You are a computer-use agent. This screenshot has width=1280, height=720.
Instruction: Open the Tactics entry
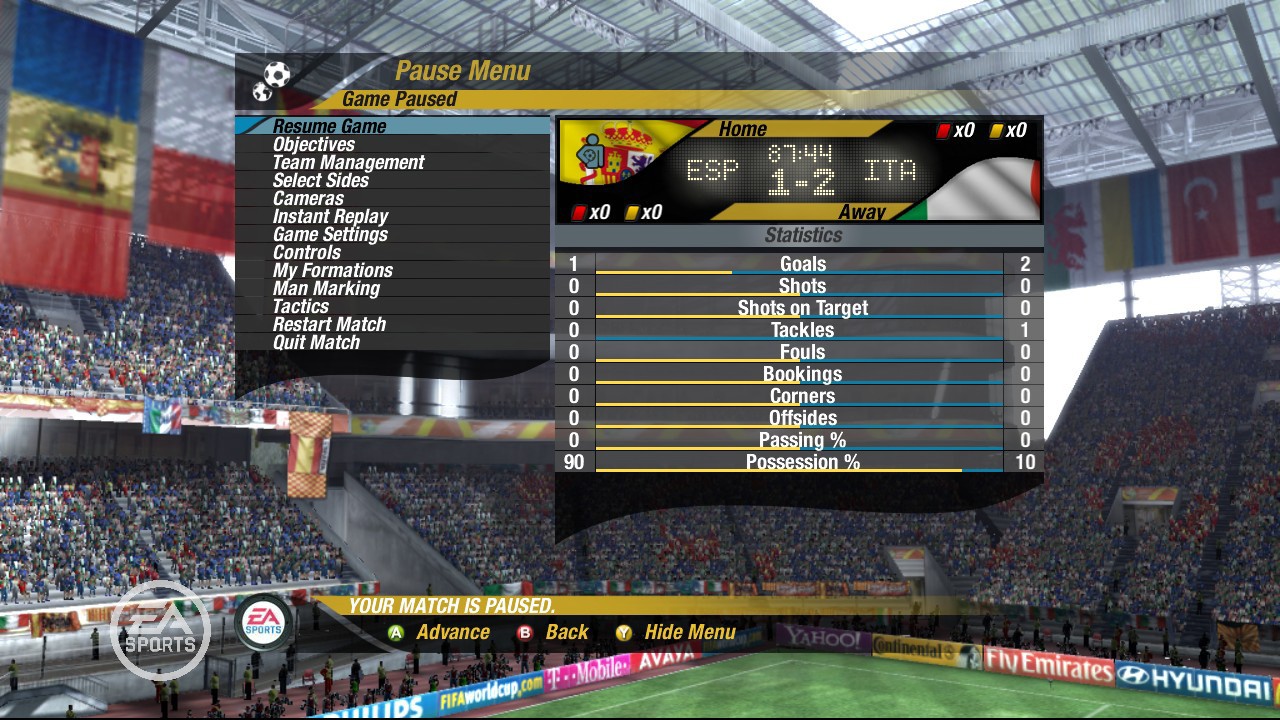coord(300,307)
